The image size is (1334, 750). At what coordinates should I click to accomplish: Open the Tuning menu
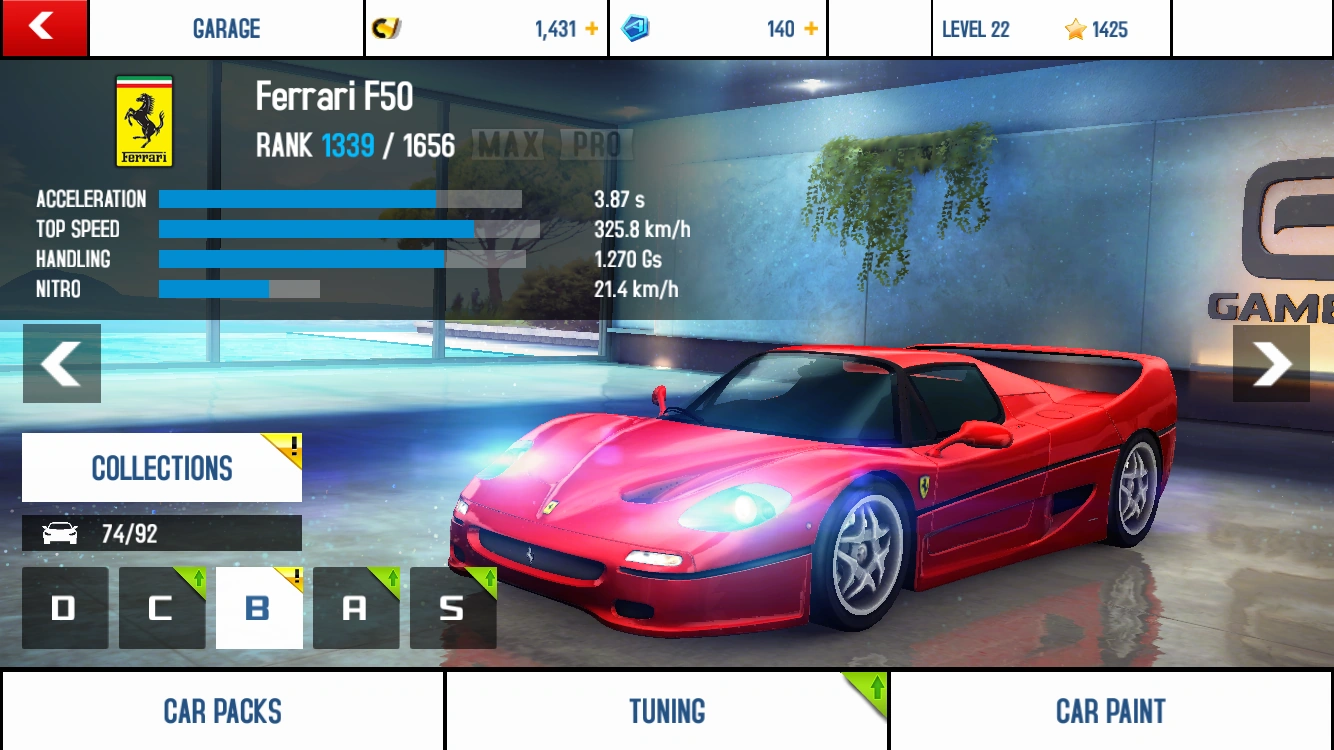coord(667,711)
